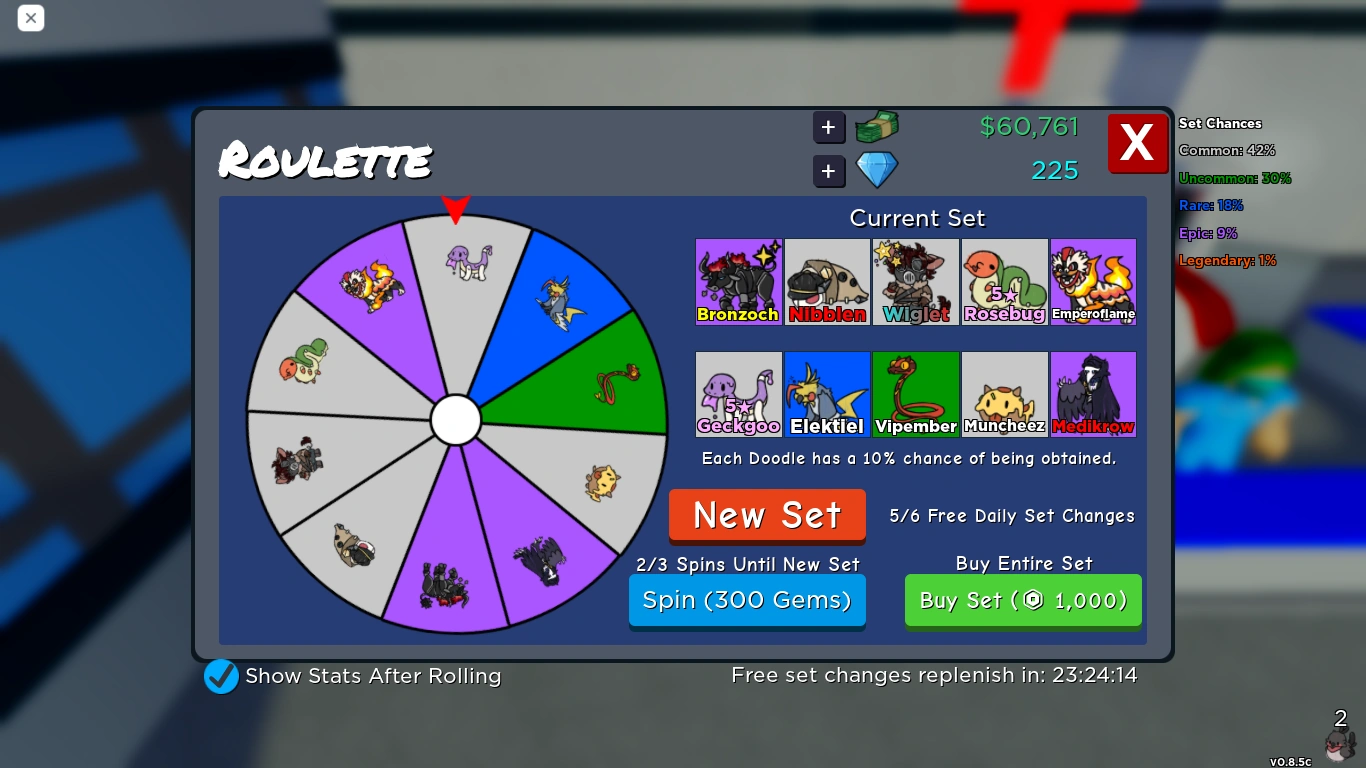Screen dimensions: 1366x768
Task: Click the center of the roulette wheel
Action: (x=457, y=420)
